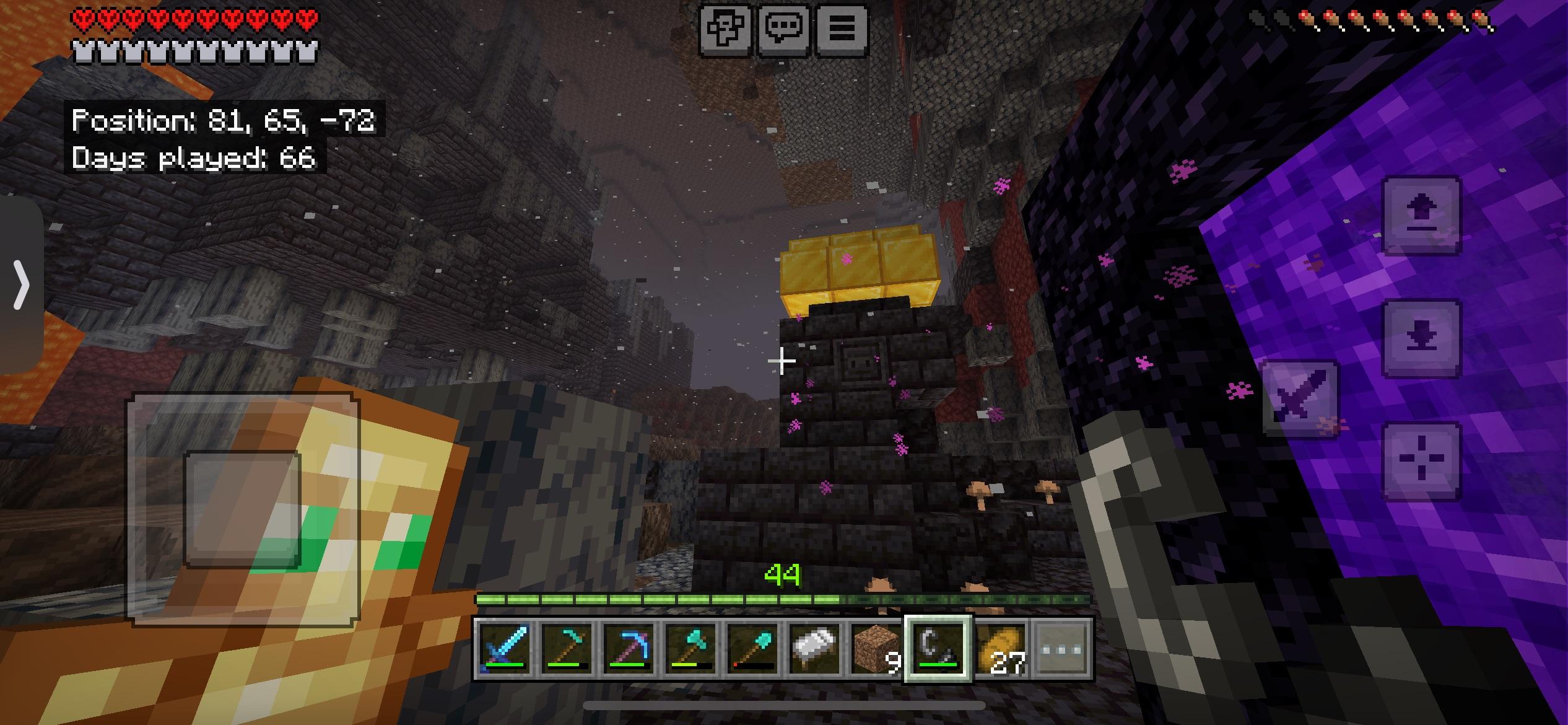1568x725 pixels.
Task: Select the bread stack of 27
Action: point(1000,649)
